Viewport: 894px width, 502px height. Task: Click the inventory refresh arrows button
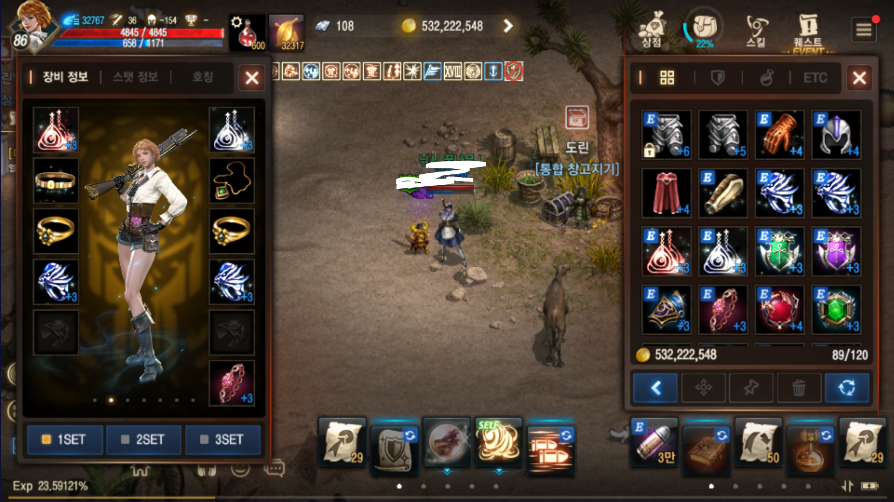coord(846,387)
